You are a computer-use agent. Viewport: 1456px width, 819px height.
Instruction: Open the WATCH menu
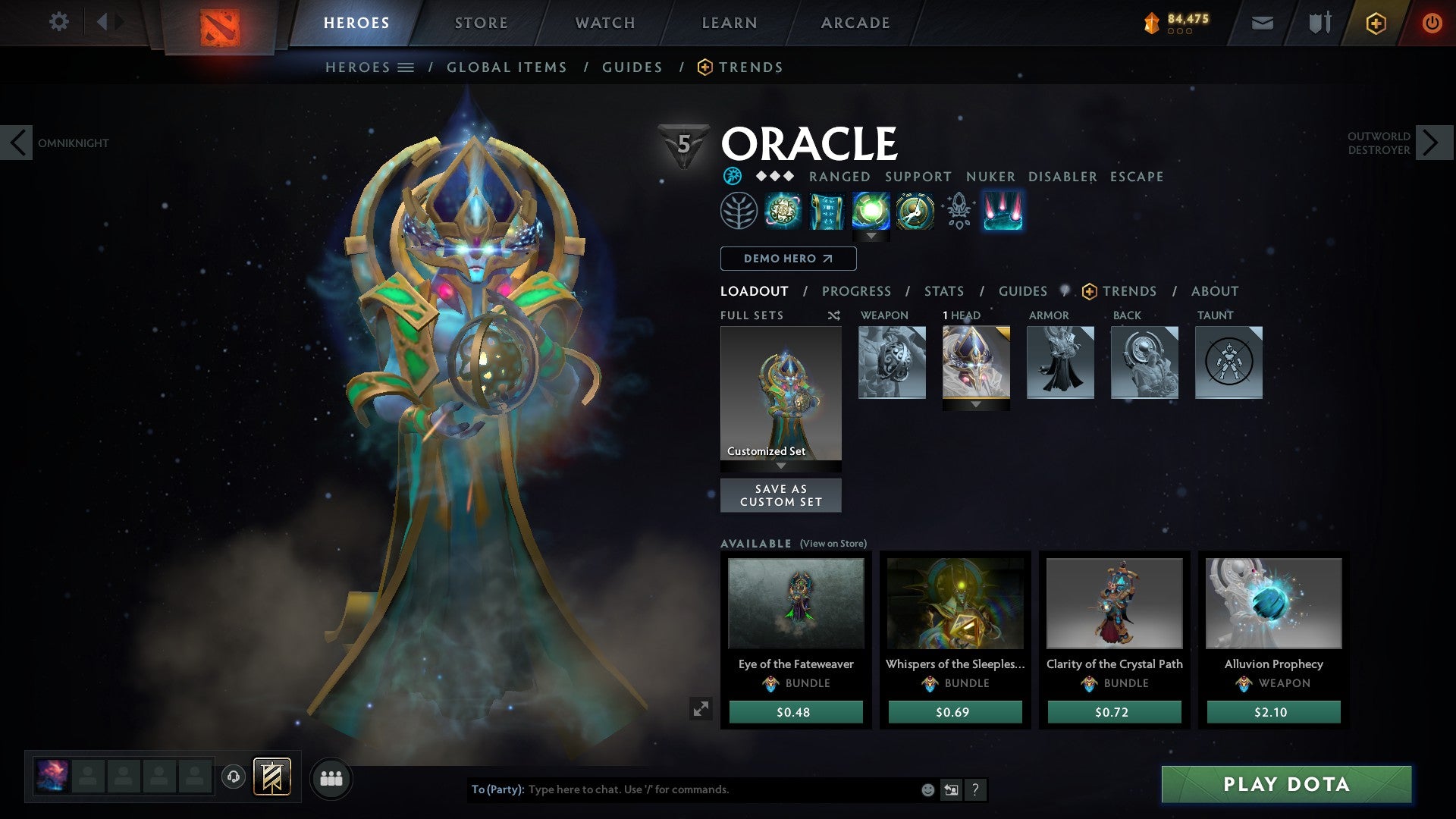point(605,22)
